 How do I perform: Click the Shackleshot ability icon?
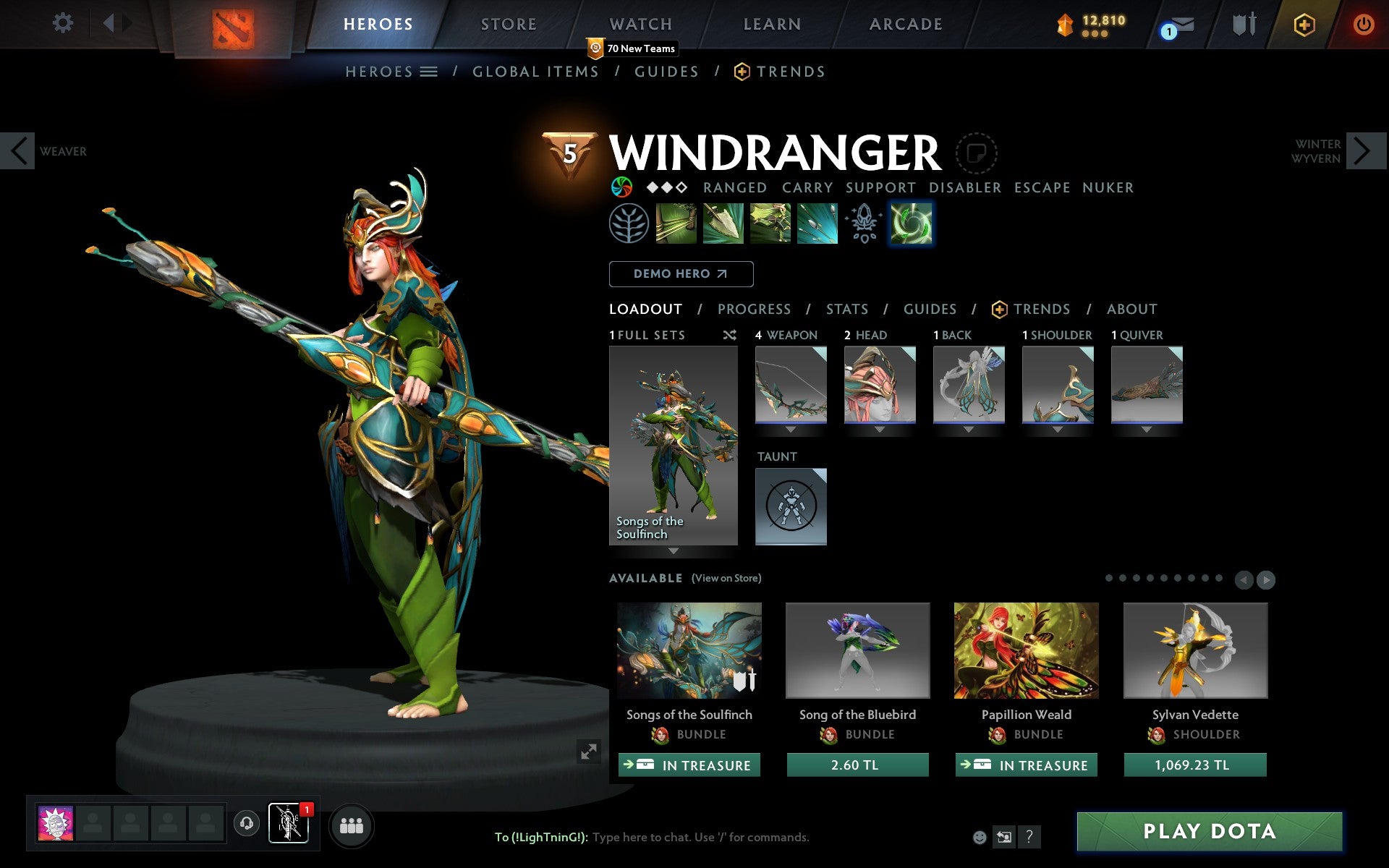point(677,223)
